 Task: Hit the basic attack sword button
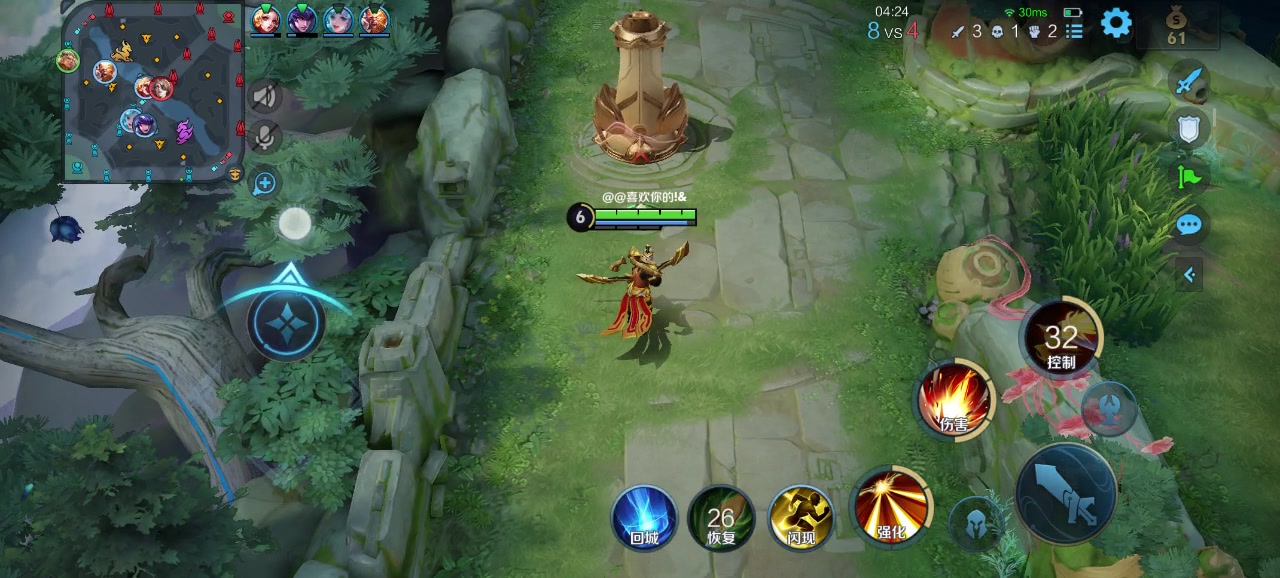(1066, 493)
